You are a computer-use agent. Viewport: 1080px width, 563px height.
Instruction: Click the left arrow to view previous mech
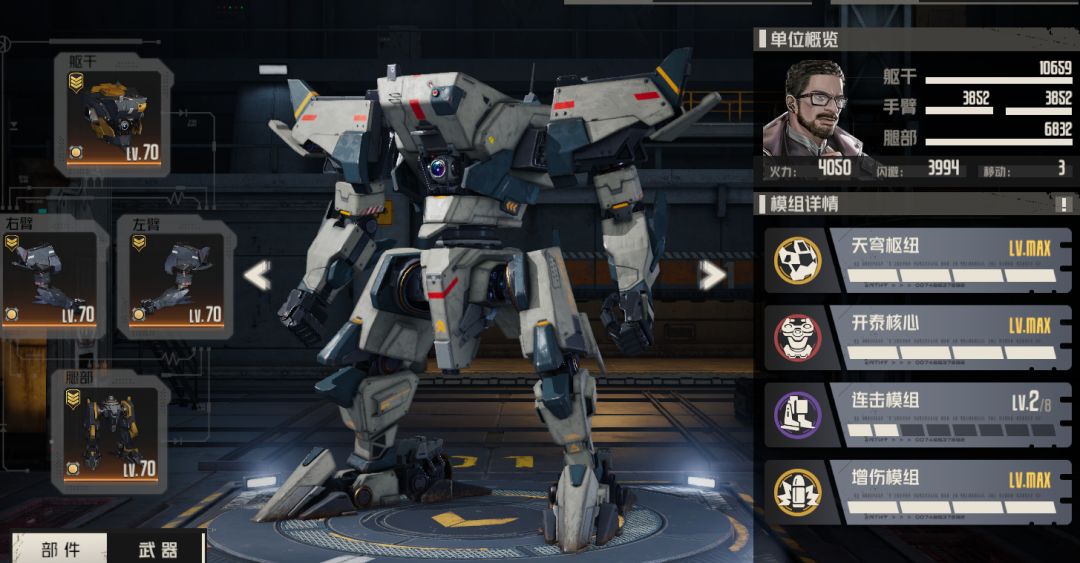pyautogui.click(x=257, y=275)
